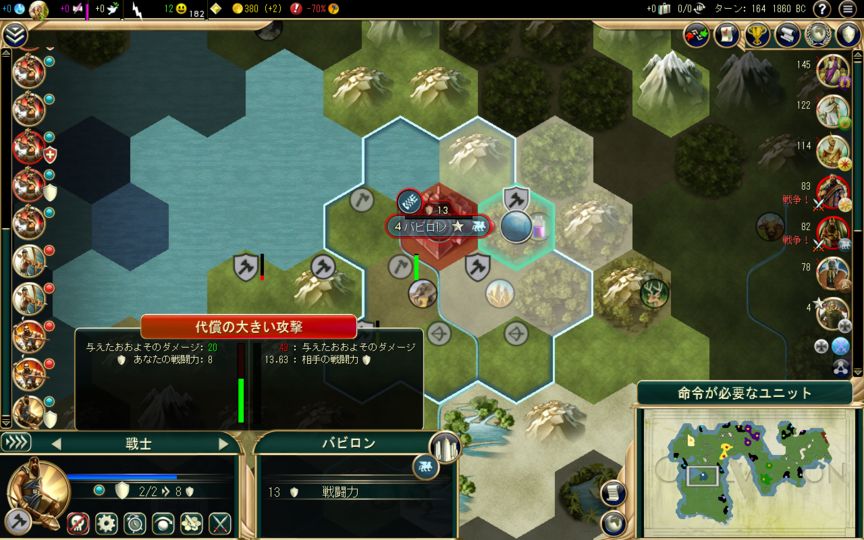The image size is (864, 540).
Task: Activate the alarm clock sleep action
Action: 134,522
